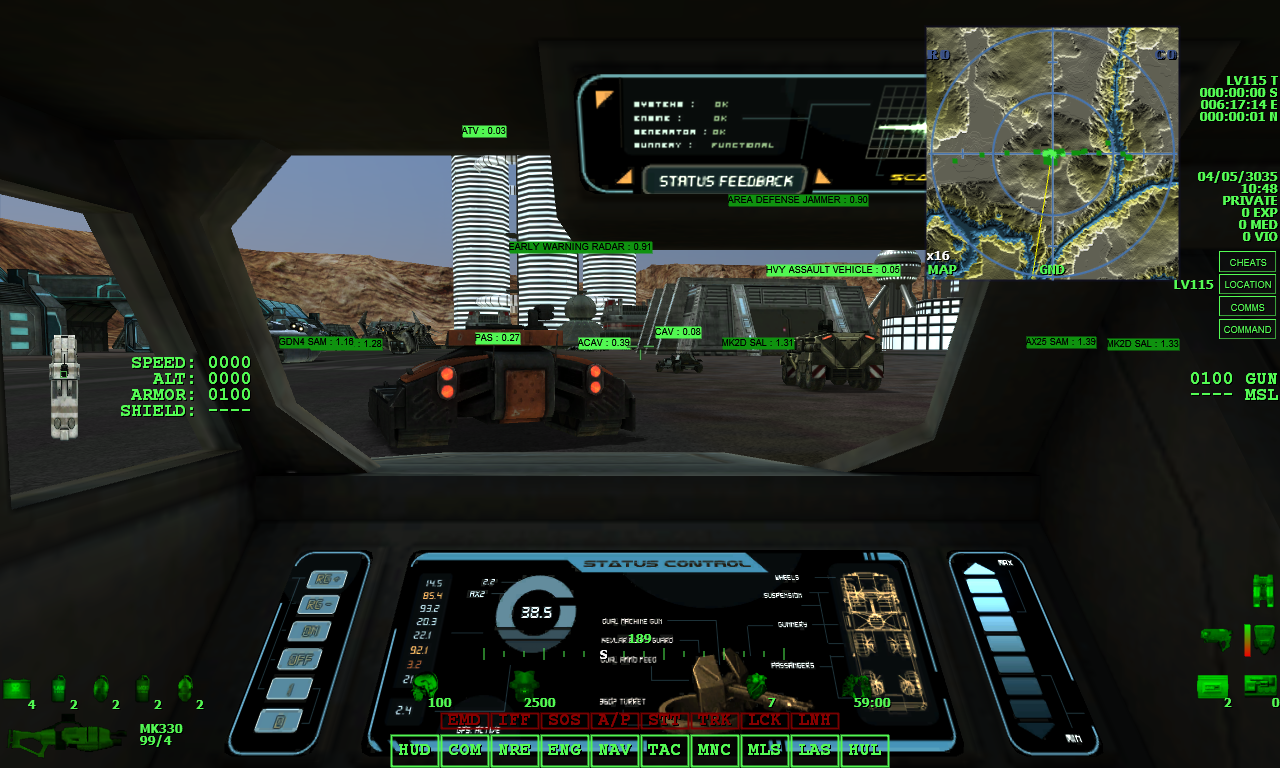Select the rightmost grenade icon with count 2

[185, 688]
